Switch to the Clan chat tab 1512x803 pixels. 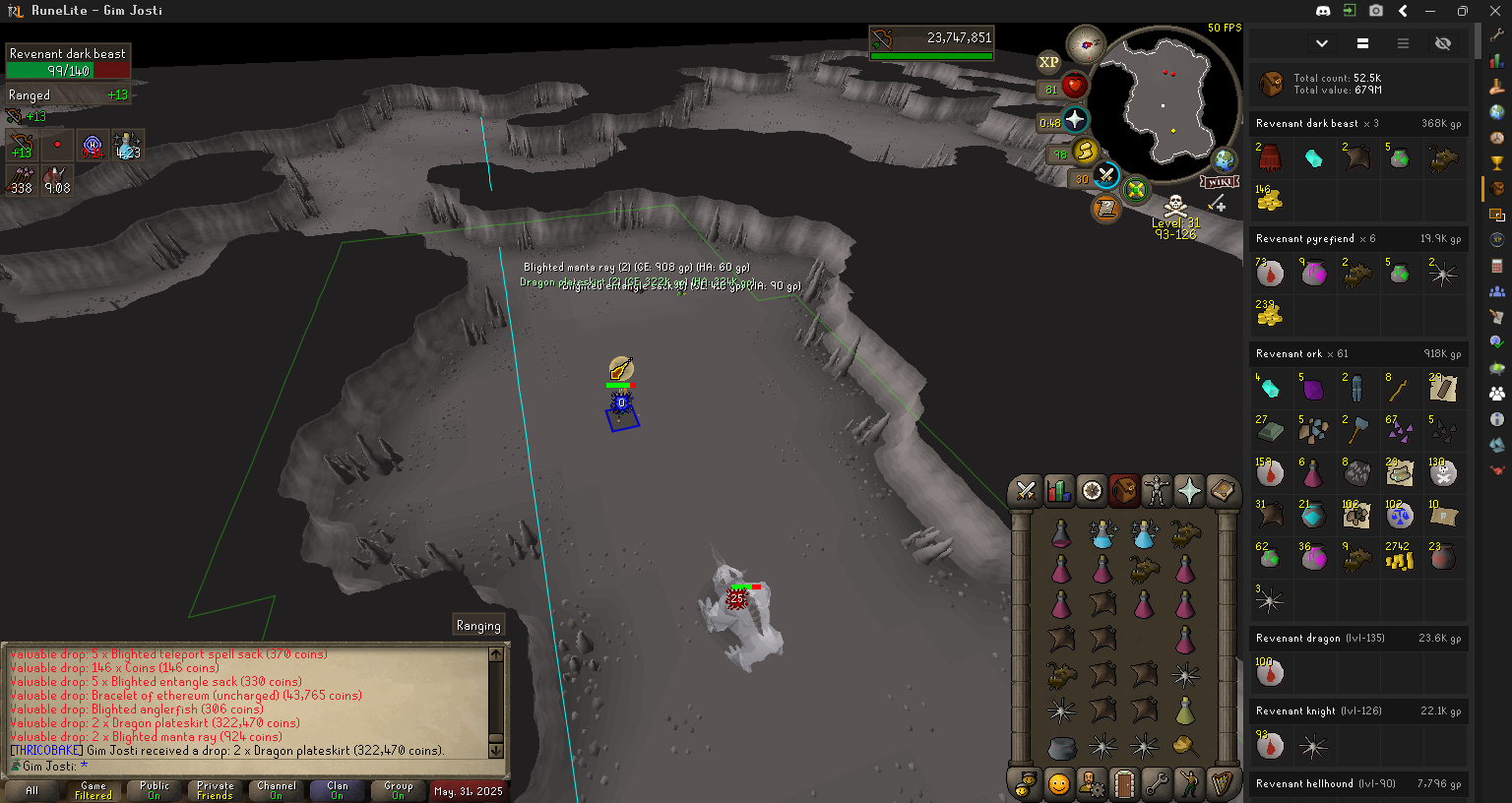click(338, 790)
